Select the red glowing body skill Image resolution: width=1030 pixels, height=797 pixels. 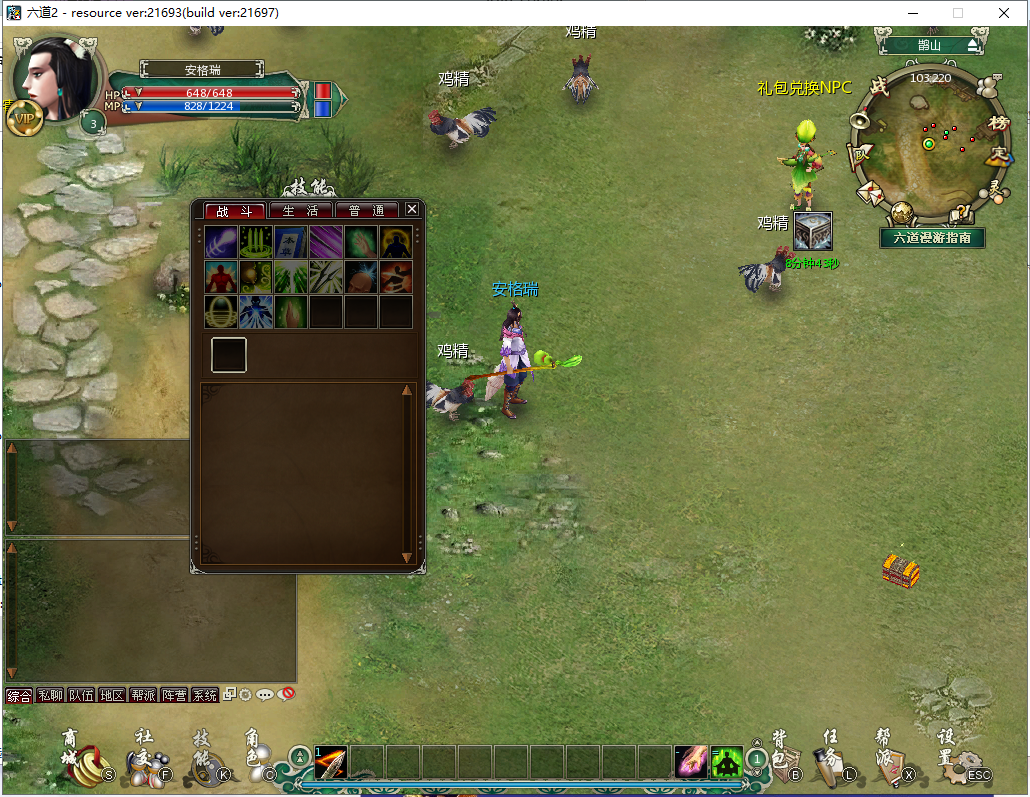221,277
